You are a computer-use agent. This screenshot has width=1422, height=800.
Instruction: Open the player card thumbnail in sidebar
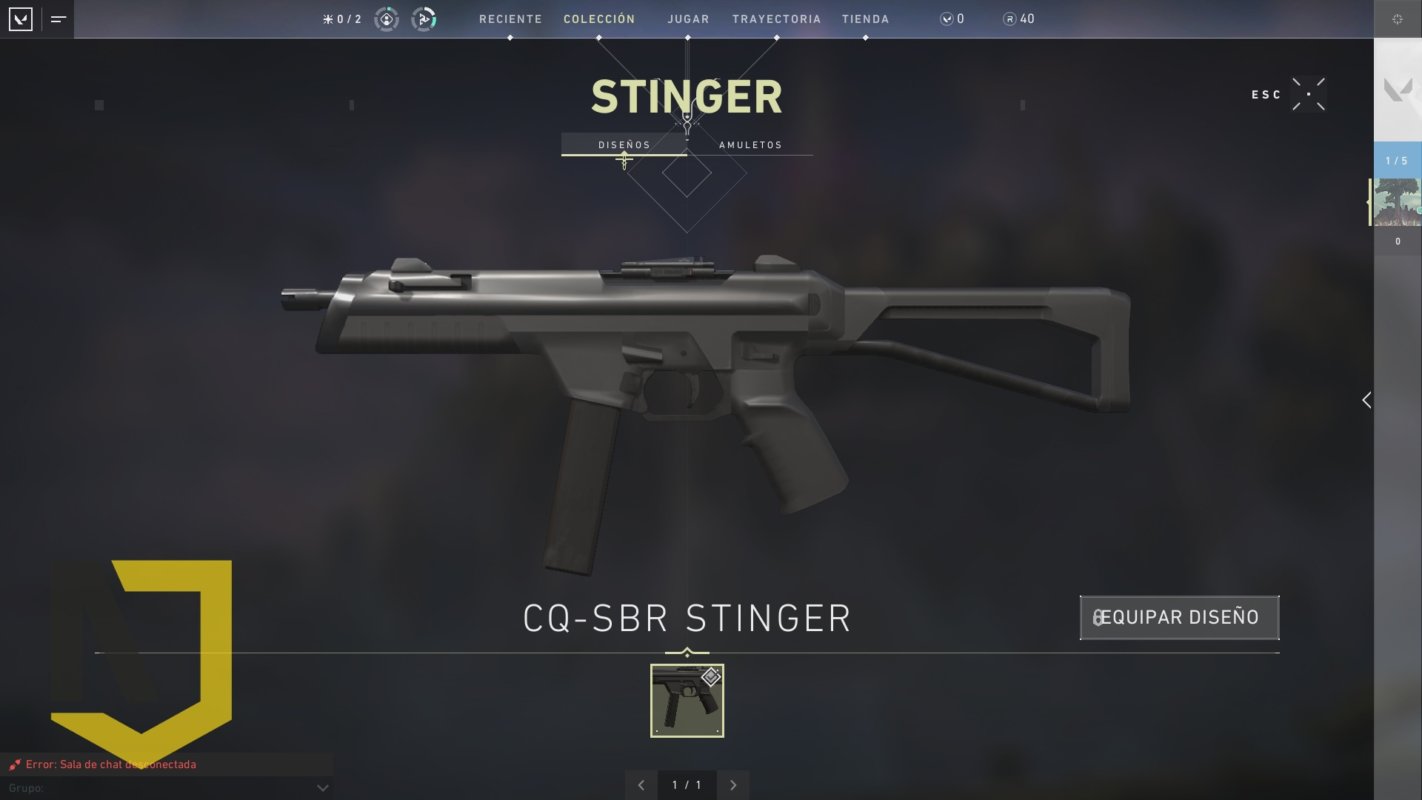click(x=1397, y=202)
